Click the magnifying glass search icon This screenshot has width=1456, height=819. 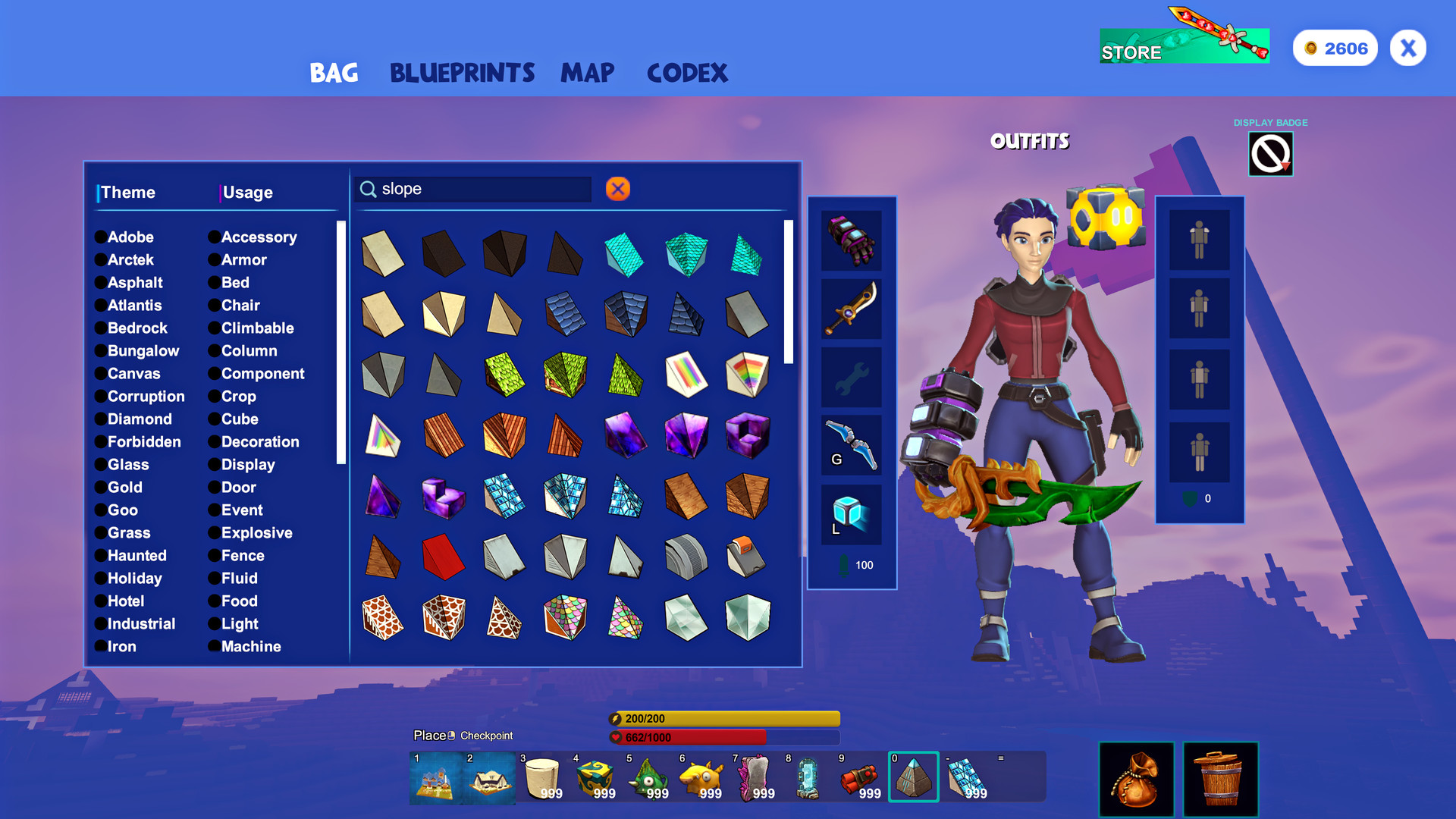click(x=369, y=188)
